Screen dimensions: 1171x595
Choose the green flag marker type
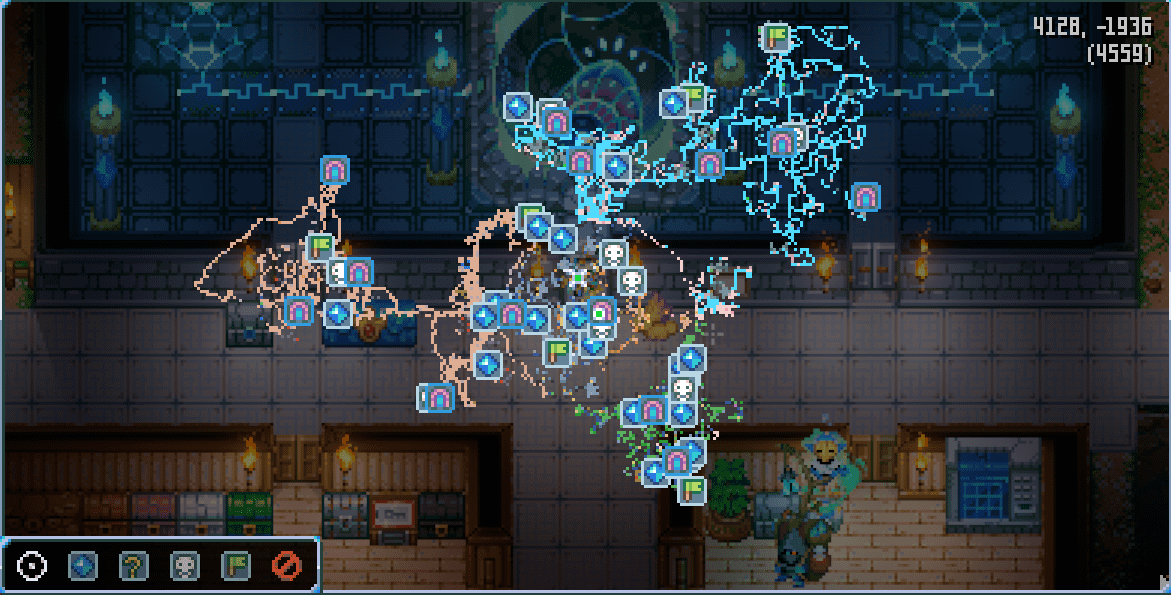coord(236,567)
